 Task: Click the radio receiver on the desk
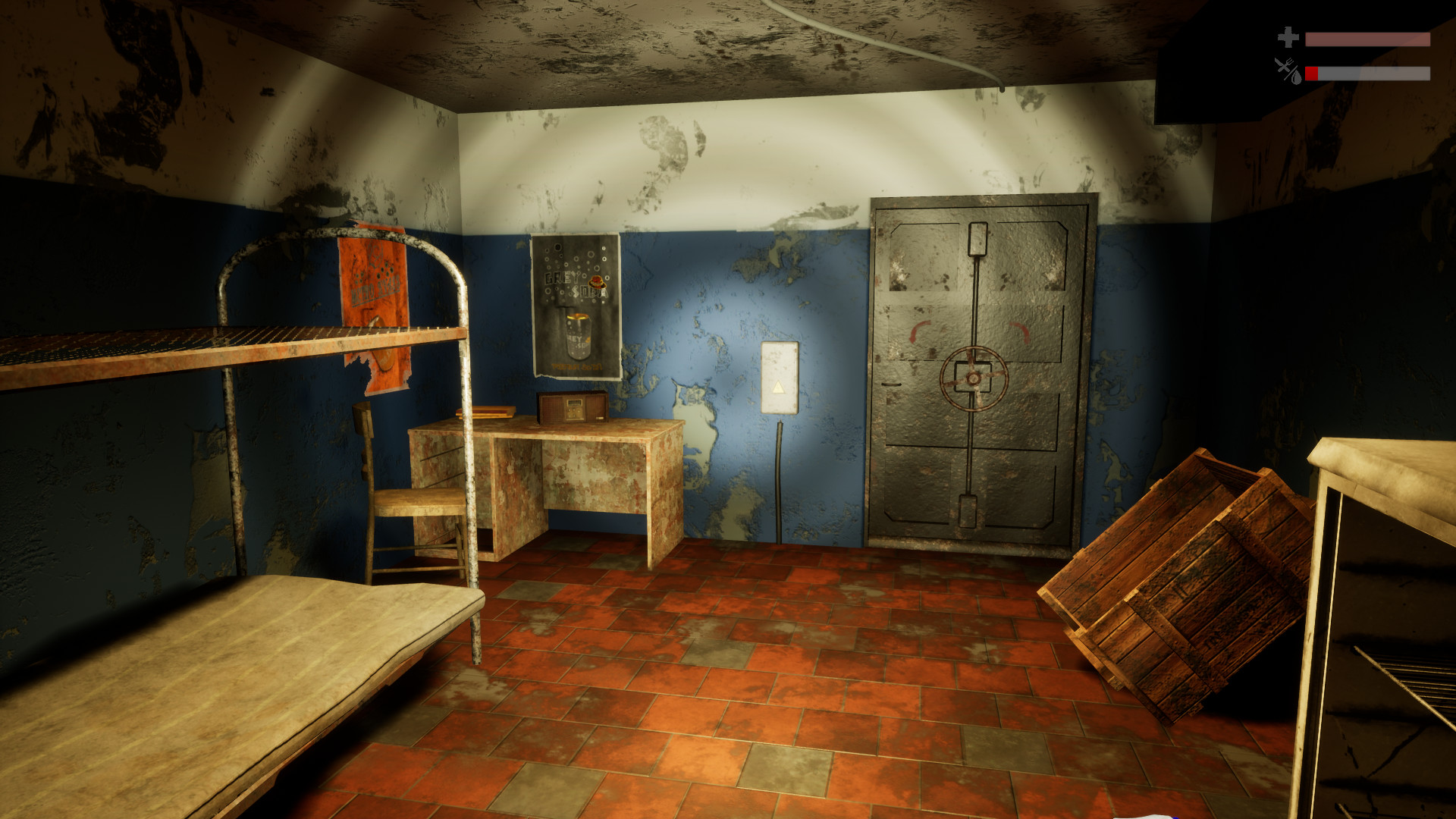(573, 406)
